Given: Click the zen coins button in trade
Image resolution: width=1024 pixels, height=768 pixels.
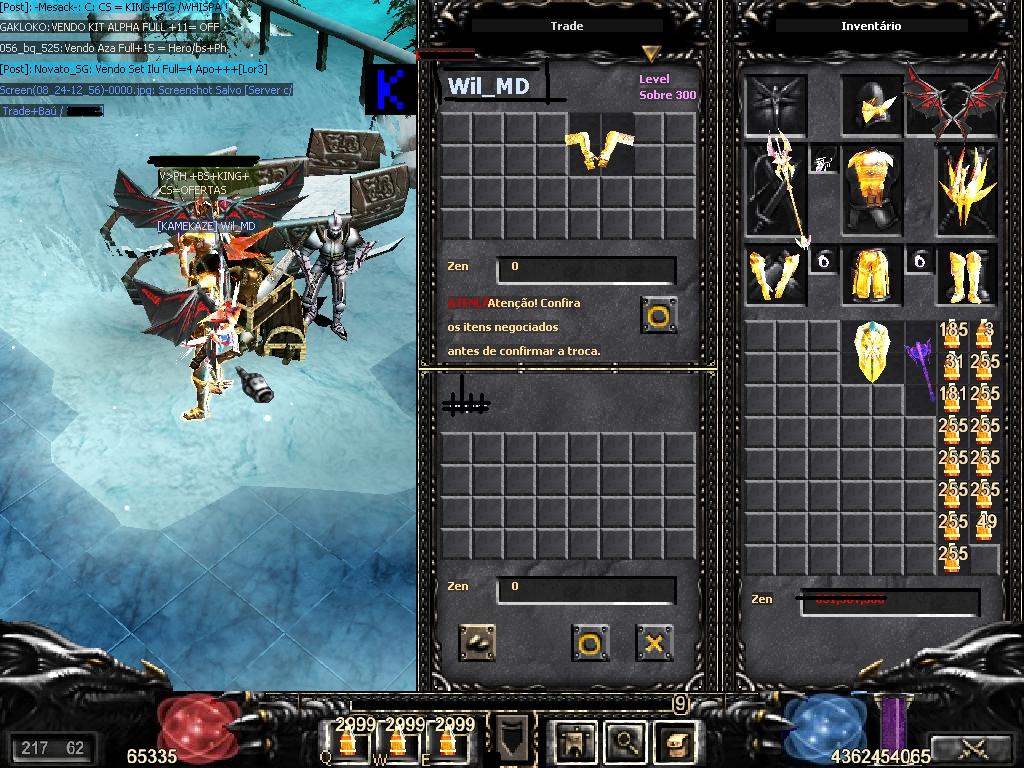Looking at the screenshot, I should pos(477,643).
